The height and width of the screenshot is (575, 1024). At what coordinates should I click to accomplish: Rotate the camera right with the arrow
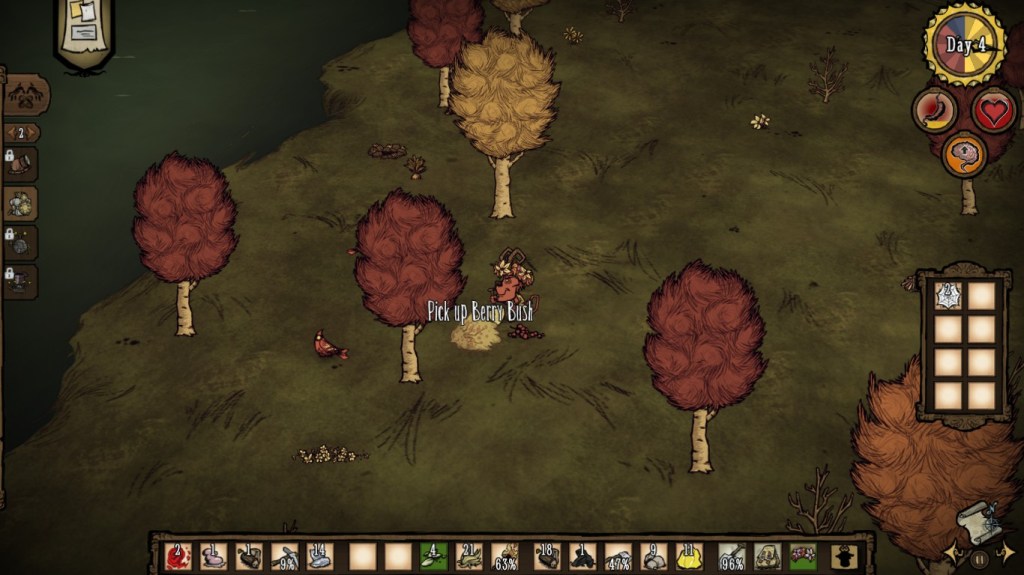click(x=1007, y=551)
